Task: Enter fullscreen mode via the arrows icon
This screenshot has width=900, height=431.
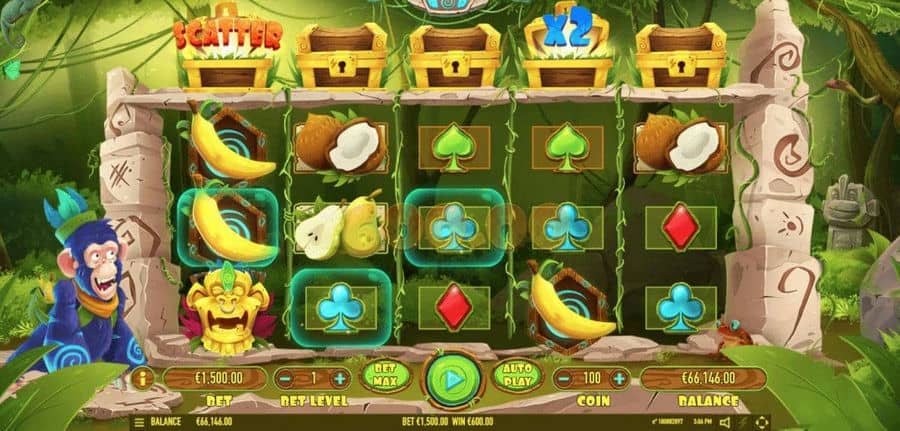Action: pyautogui.click(x=762, y=422)
